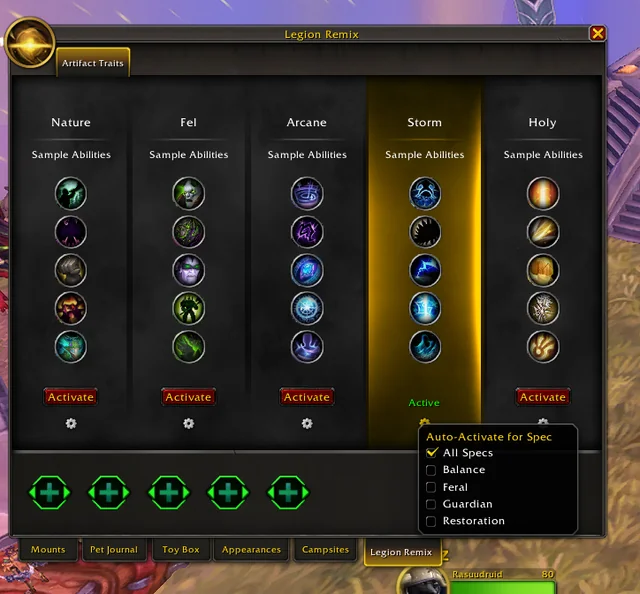The width and height of the screenshot is (640, 594).
Task: Activate the Nature trait tree
Action: coord(71,397)
